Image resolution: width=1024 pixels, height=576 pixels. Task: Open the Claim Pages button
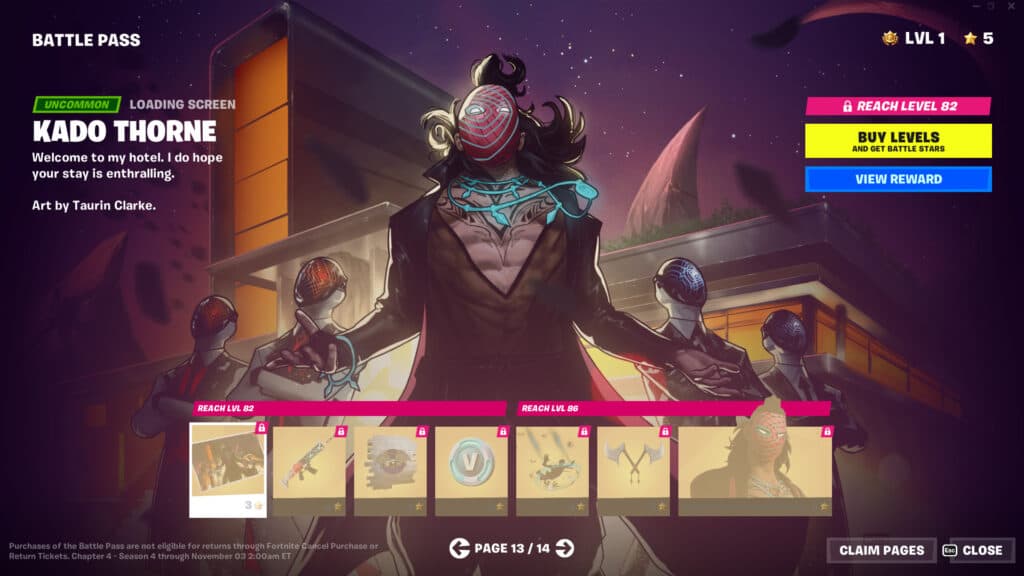[881, 550]
